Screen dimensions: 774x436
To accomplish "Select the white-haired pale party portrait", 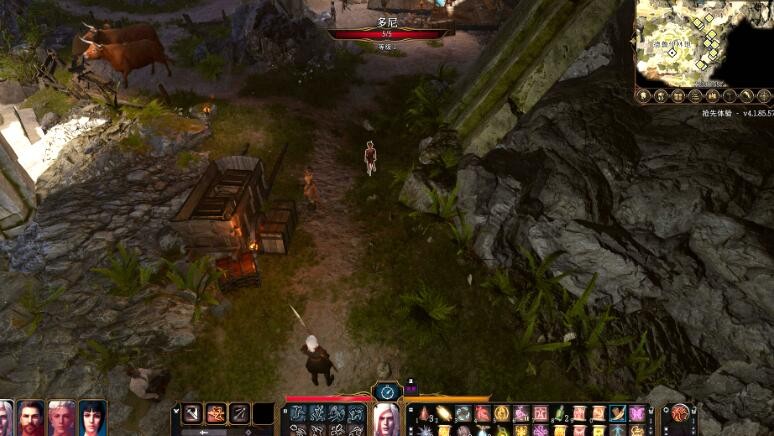I will (62, 418).
